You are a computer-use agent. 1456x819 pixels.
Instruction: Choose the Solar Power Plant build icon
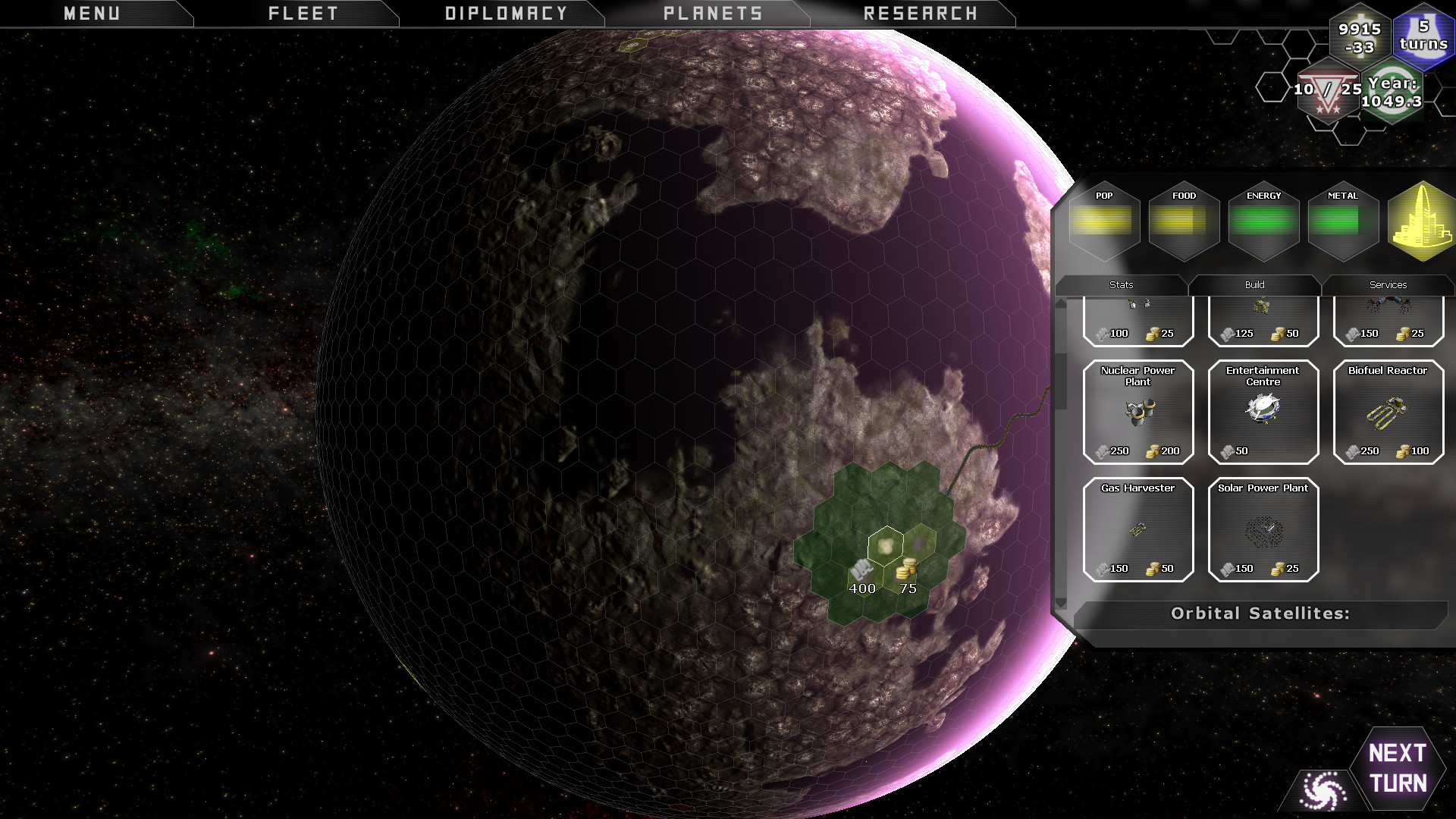(1263, 529)
